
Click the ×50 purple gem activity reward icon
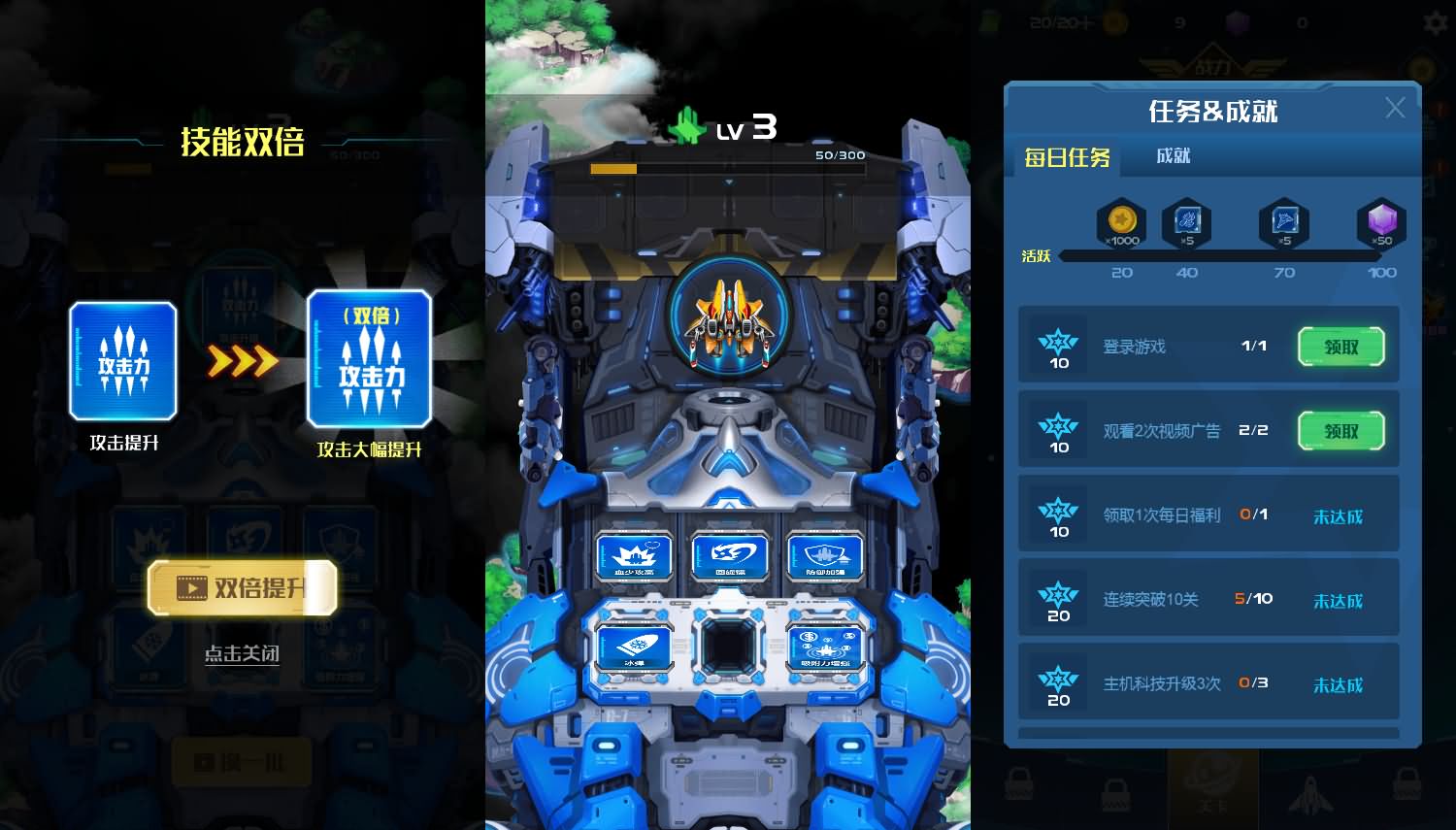[1381, 223]
